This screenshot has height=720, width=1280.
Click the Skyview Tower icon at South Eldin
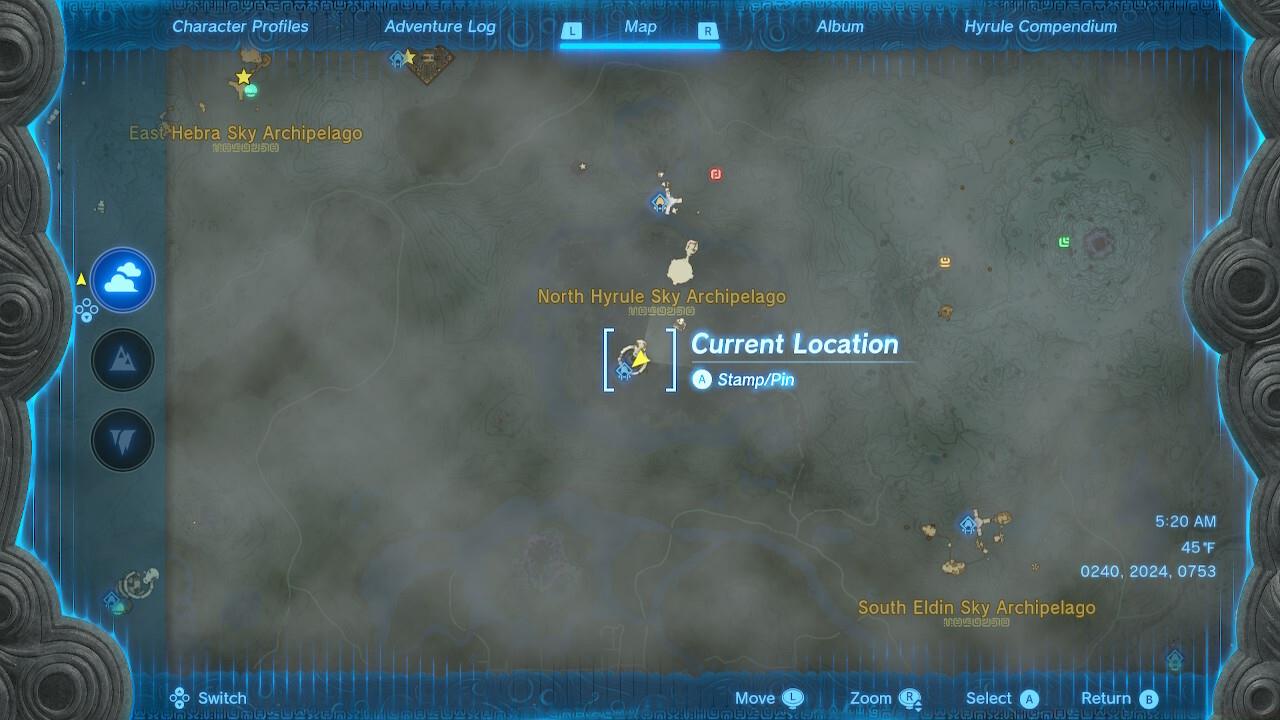[x=966, y=523]
